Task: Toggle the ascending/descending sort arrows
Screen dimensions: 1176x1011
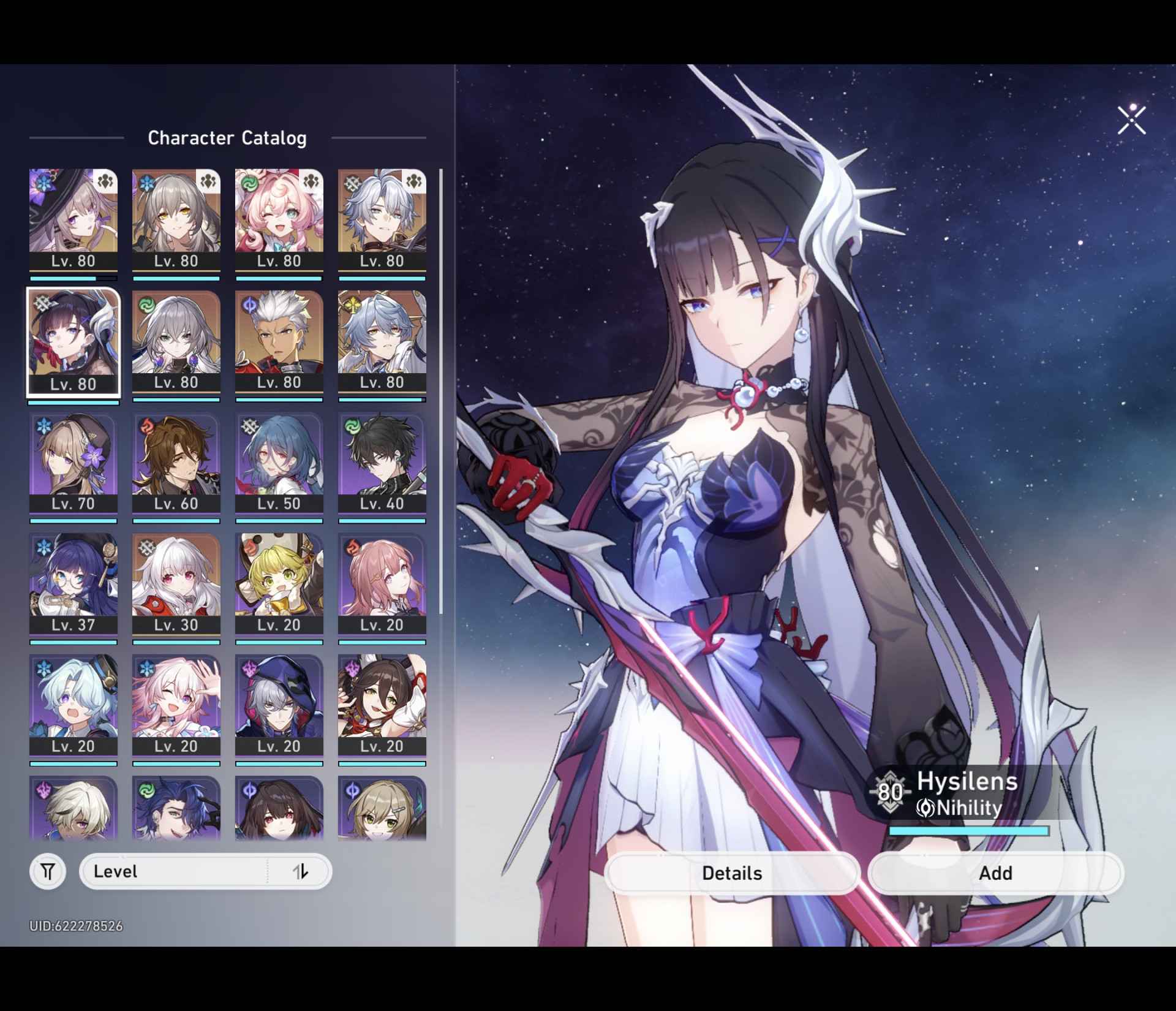Action: click(301, 871)
